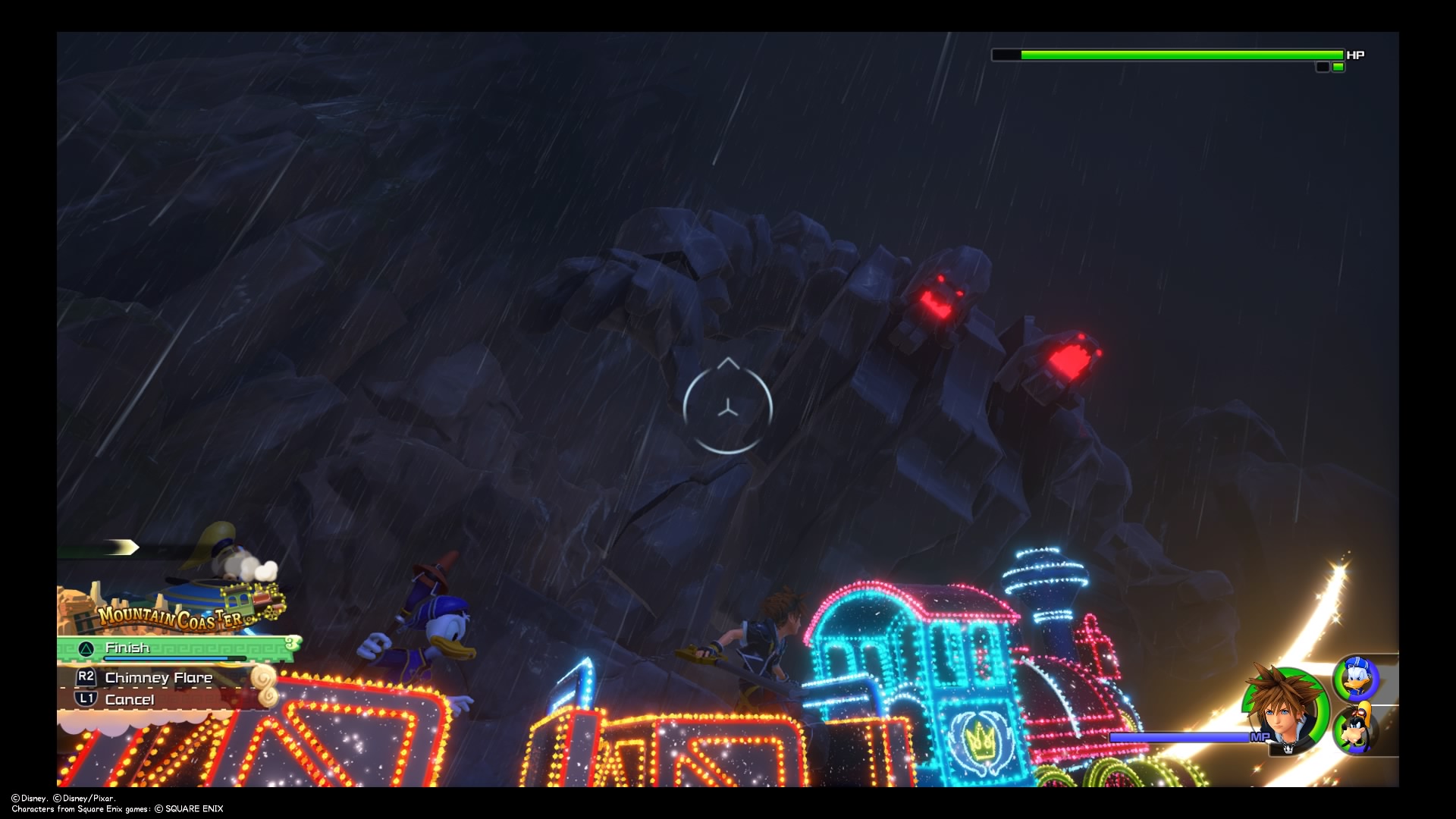
Task: Click the Triangle button icon beside Finish
Action: 86,648
